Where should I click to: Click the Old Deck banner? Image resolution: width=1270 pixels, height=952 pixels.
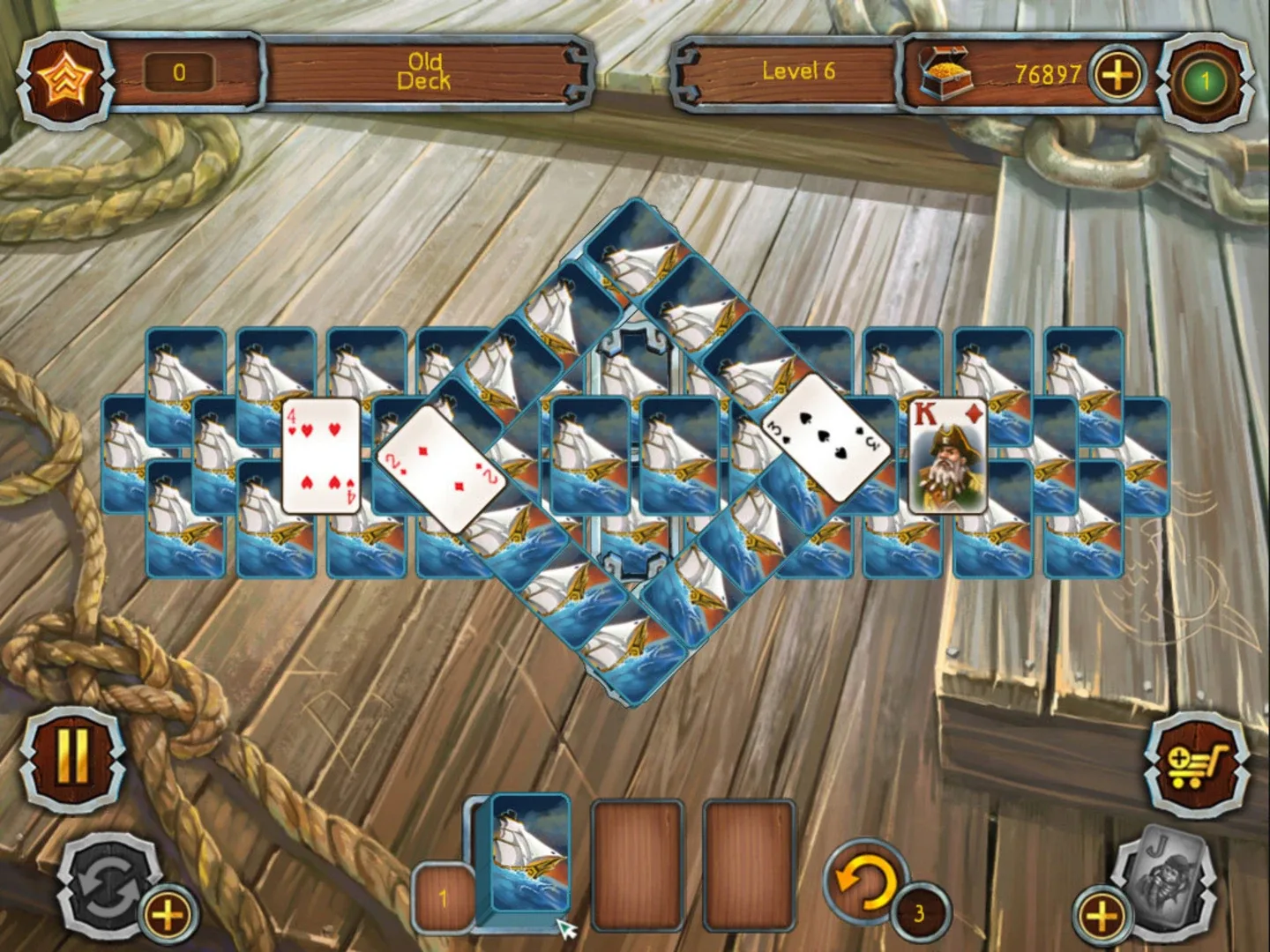coord(426,68)
